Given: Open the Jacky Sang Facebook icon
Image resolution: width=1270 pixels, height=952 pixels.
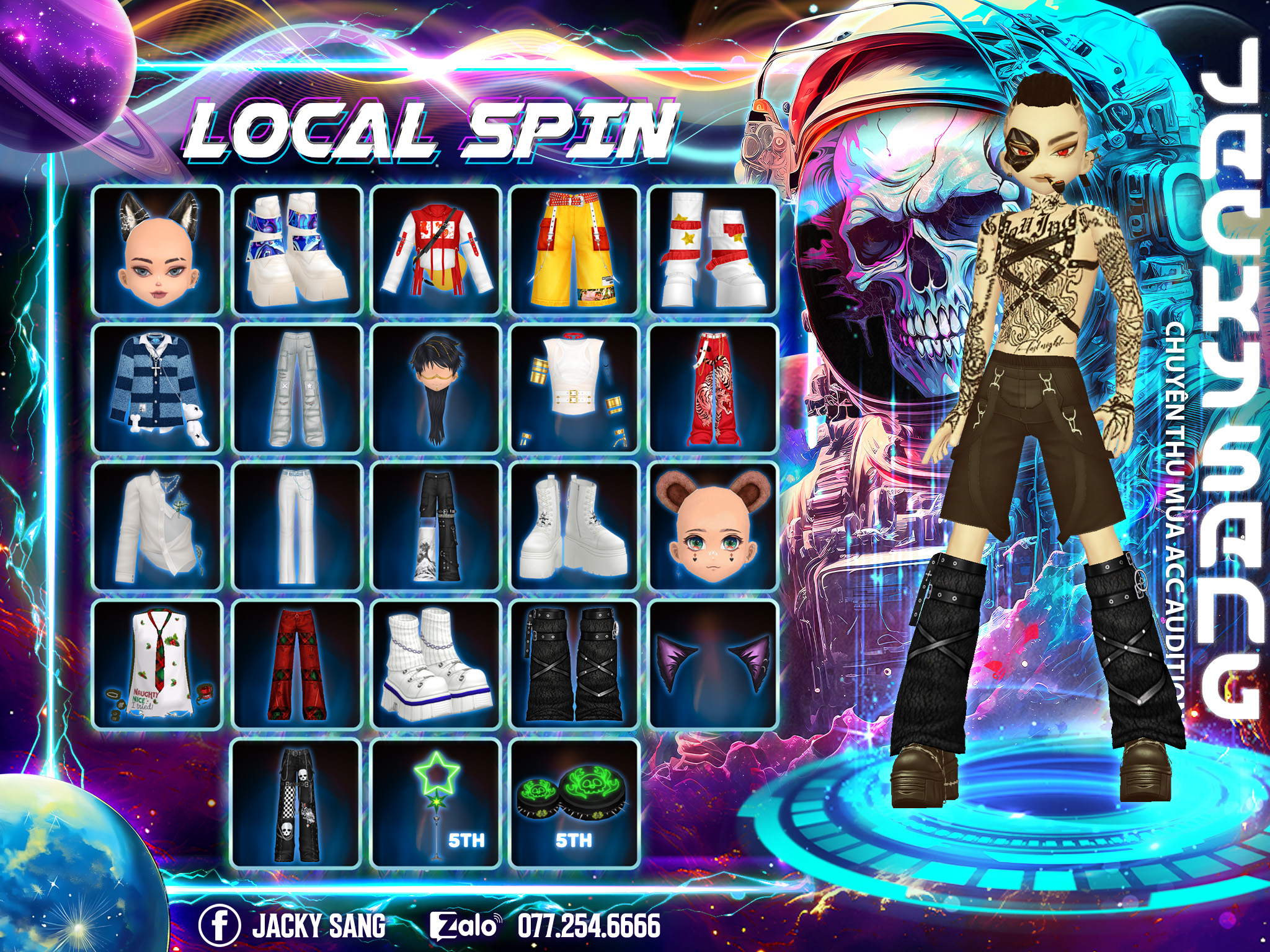Looking at the screenshot, I should [219, 925].
